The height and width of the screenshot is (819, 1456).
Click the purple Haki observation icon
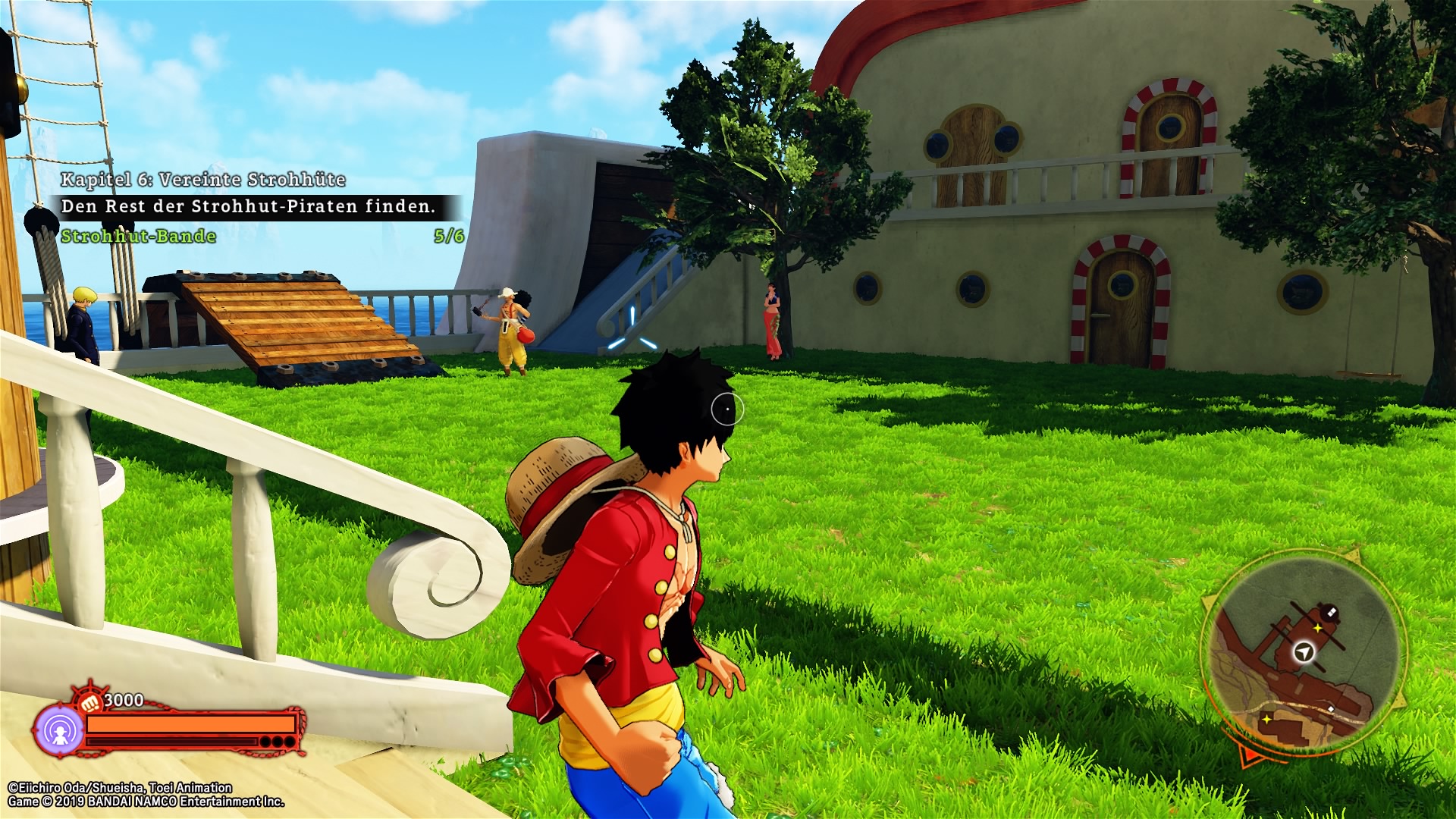click(59, 731)
